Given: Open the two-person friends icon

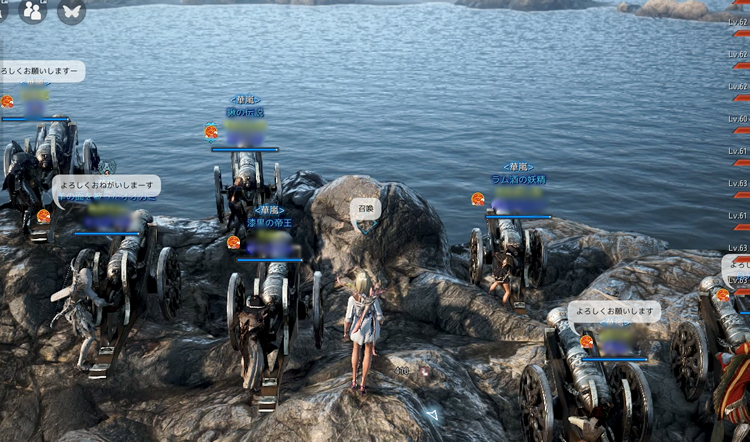Looking at the screenshot, I should [33, 11].
